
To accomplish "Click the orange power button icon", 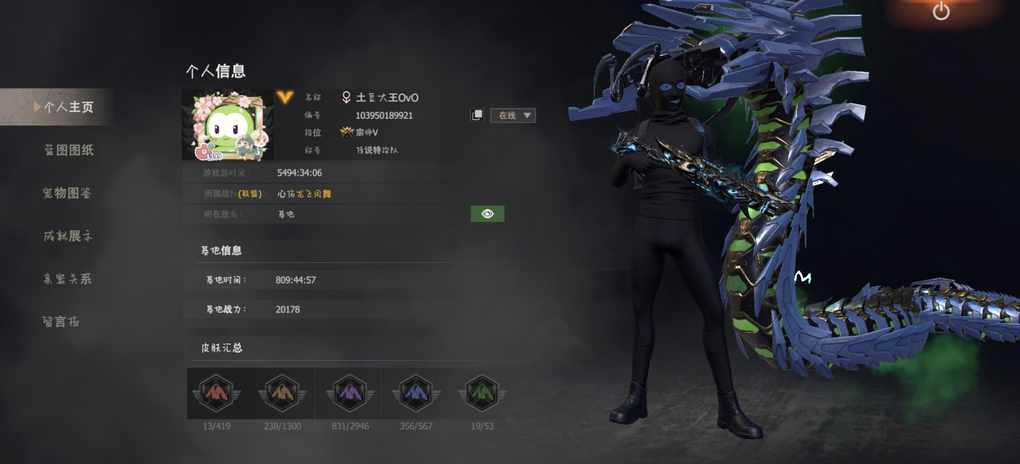I will pyautogui.click(x=941, y=11).
